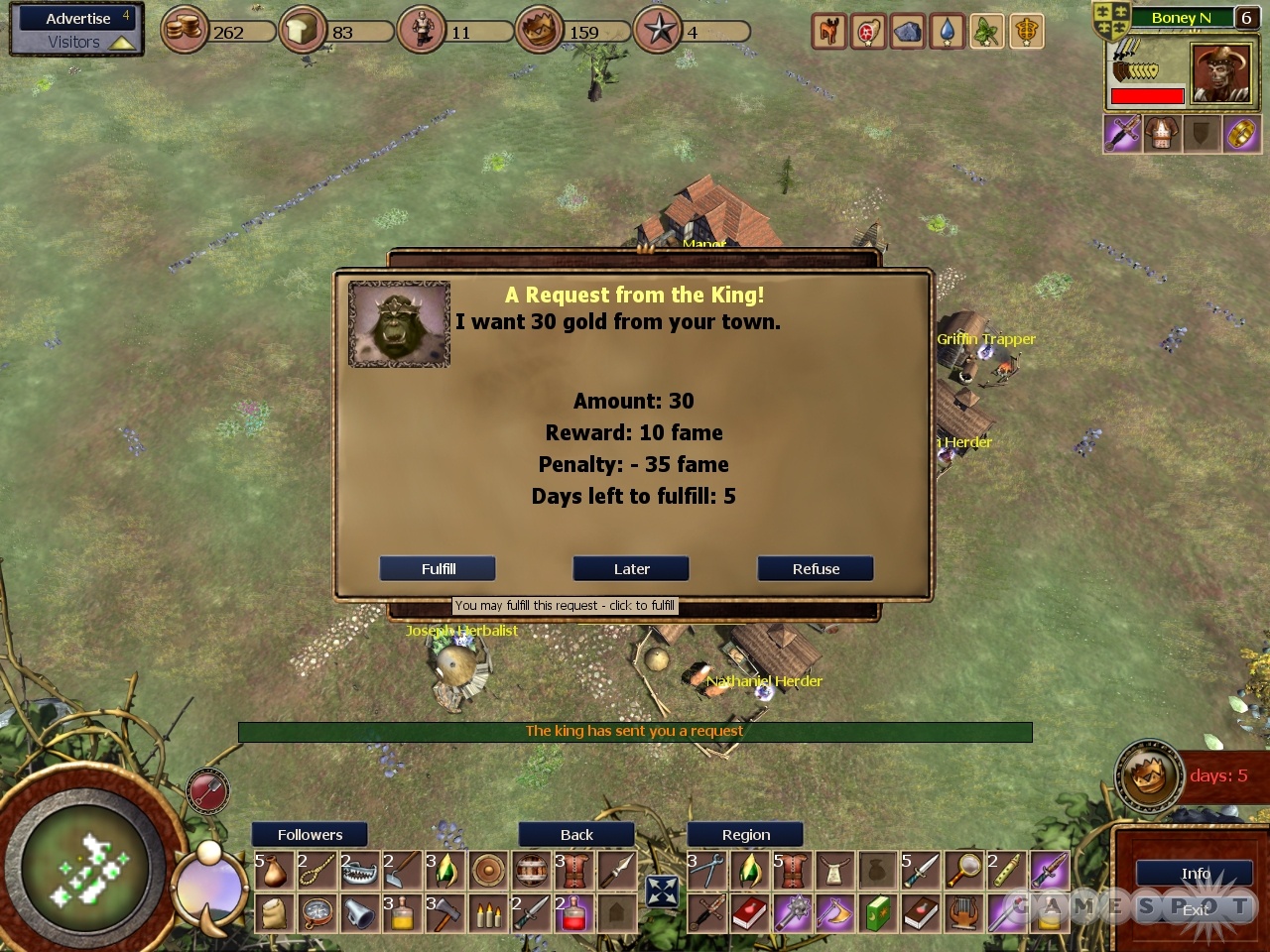This screenshot has height=952, width=1270.
Task: Open the Followers inventory tab
Action: 310,835
